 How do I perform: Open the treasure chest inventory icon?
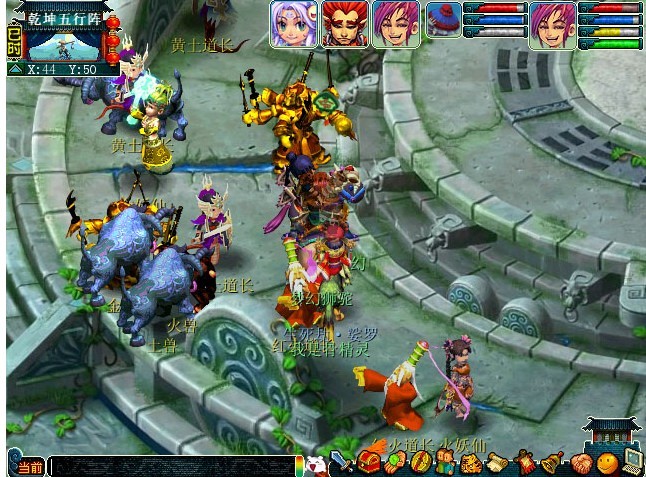pos(368,463)
